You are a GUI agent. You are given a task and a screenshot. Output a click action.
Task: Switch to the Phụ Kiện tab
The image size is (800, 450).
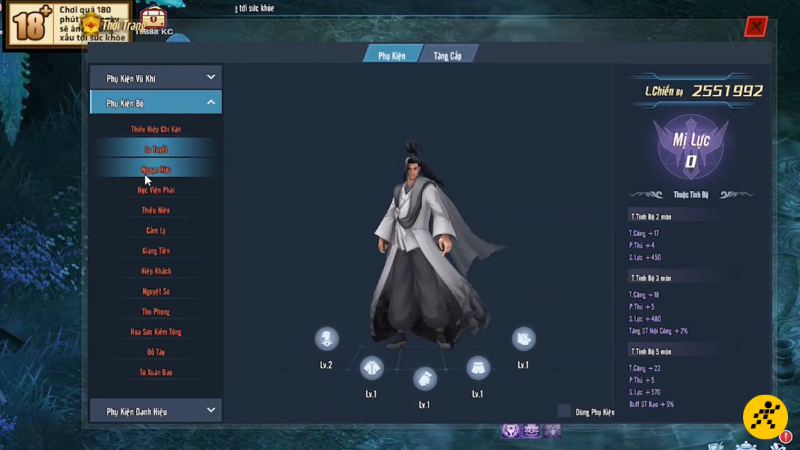click(x=391, y=54)
